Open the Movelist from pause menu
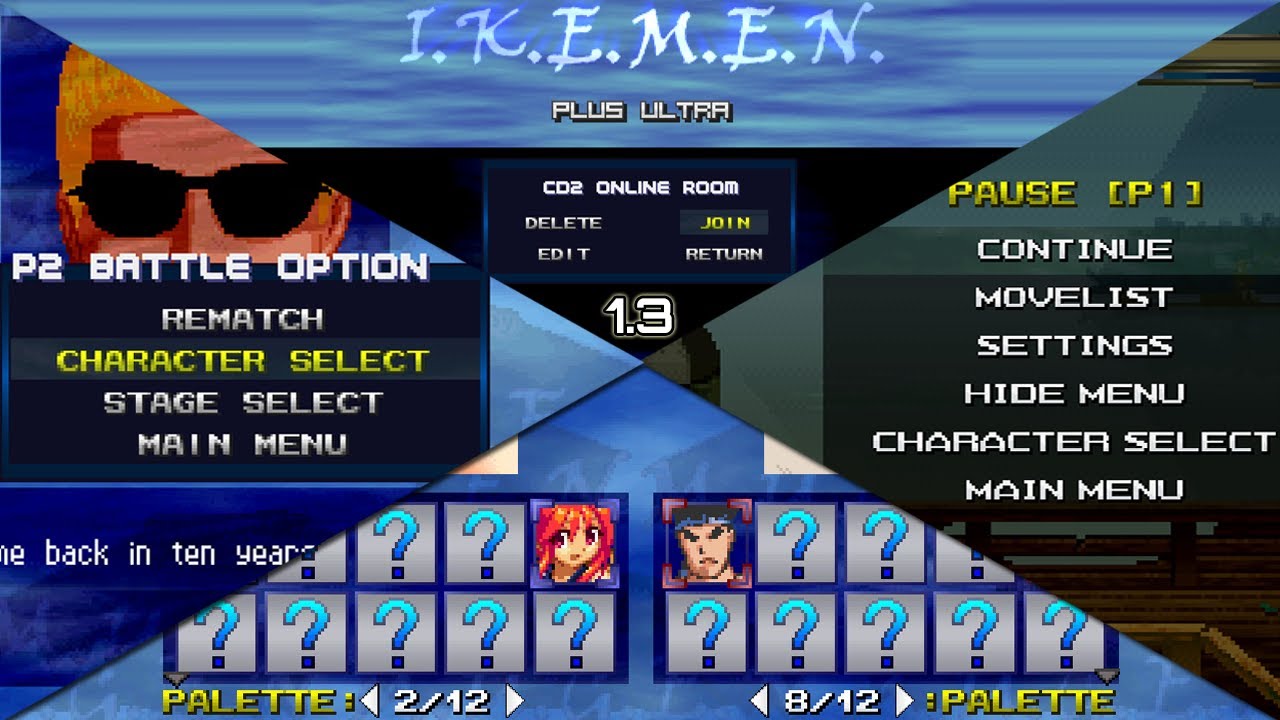Image resolution: width=1280 pixels, height=720 pixels. click(1074, 297)
